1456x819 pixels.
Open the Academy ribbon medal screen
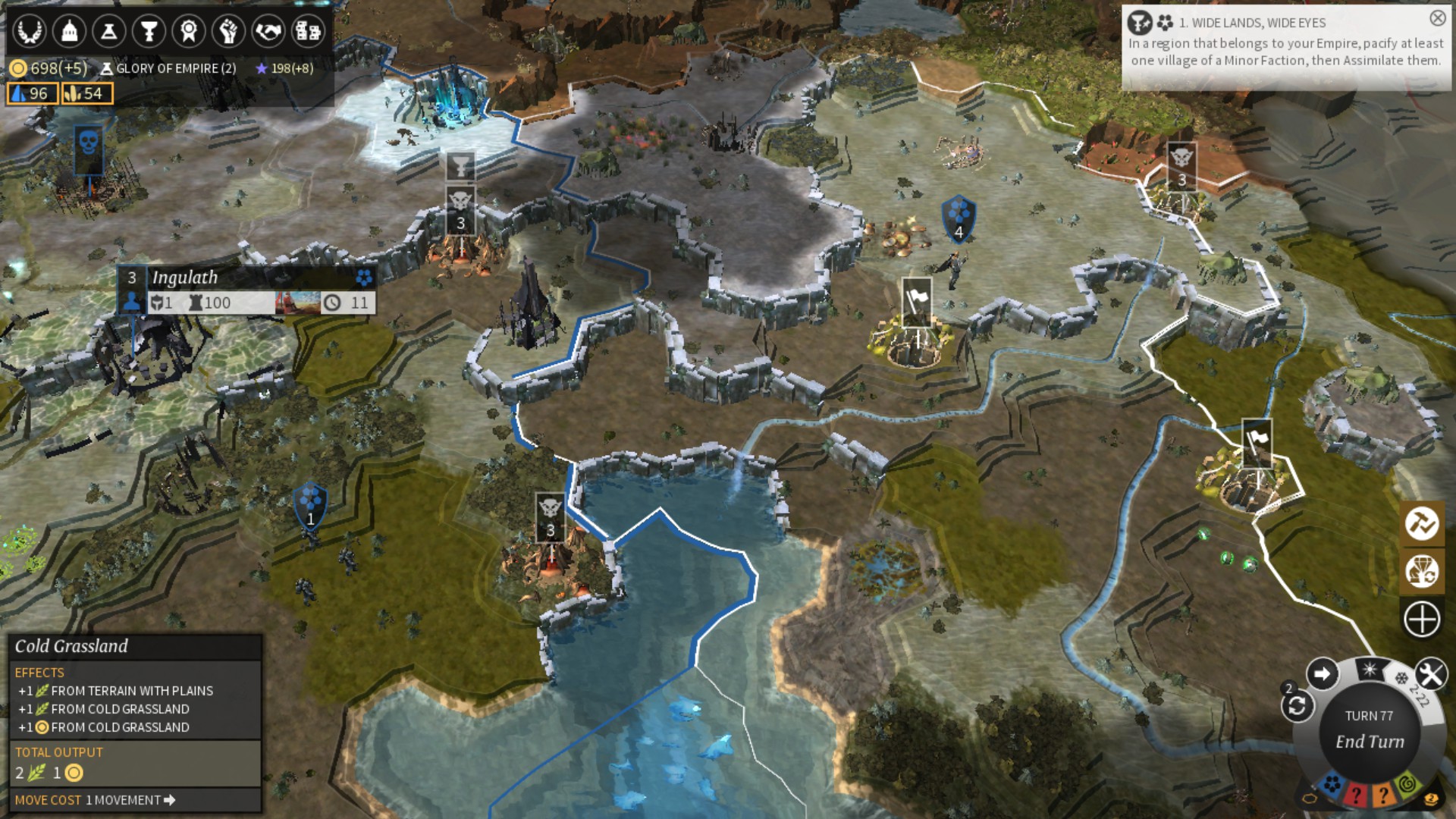[188, 31]
